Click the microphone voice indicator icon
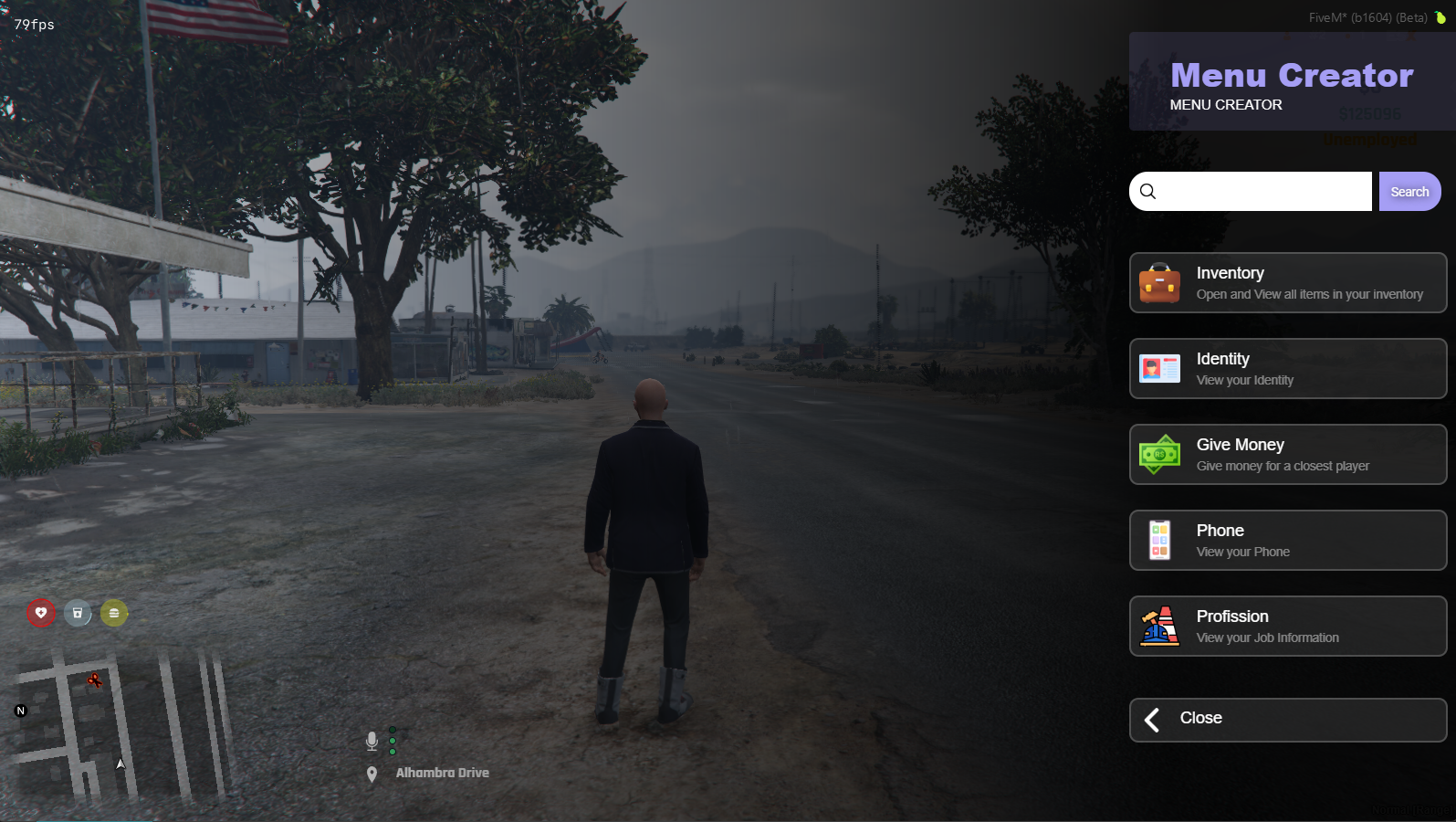 (x=372, y=741)
